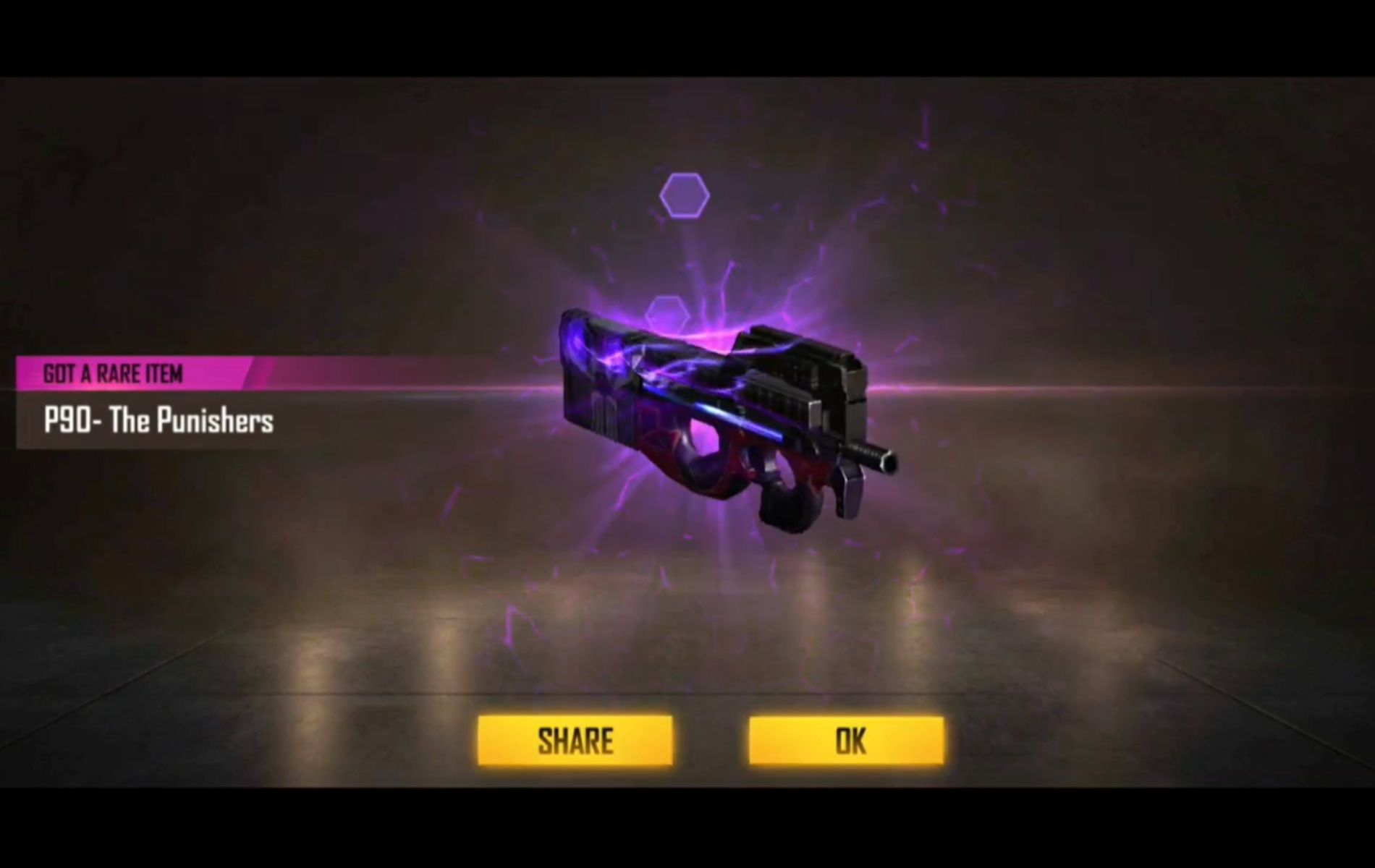The height and width of the screenshot is (868, 1375).
Task: Select the upper glowing hexagon icon
Action: coord(686,194)
